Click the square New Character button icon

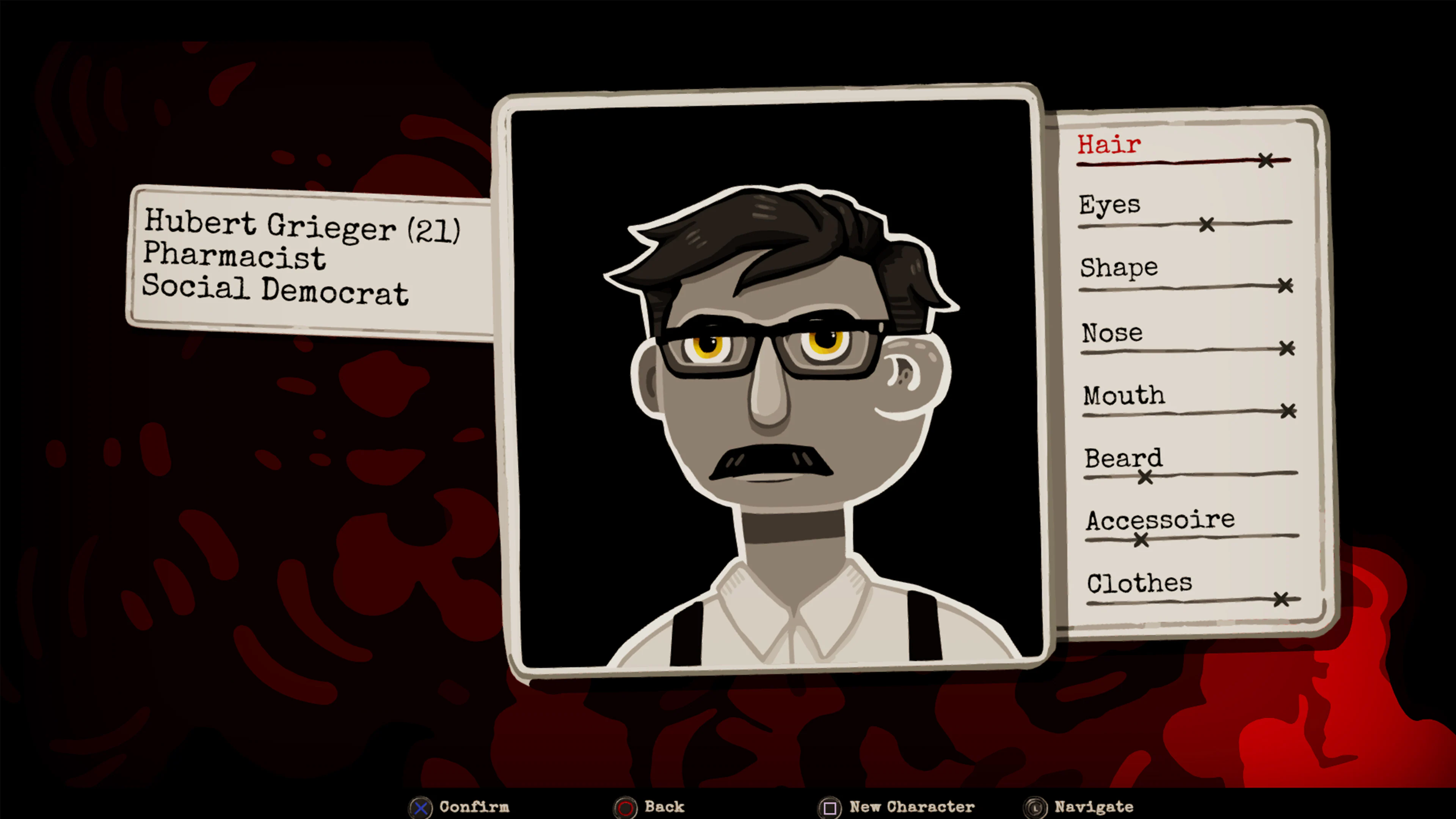coord(830,807)
